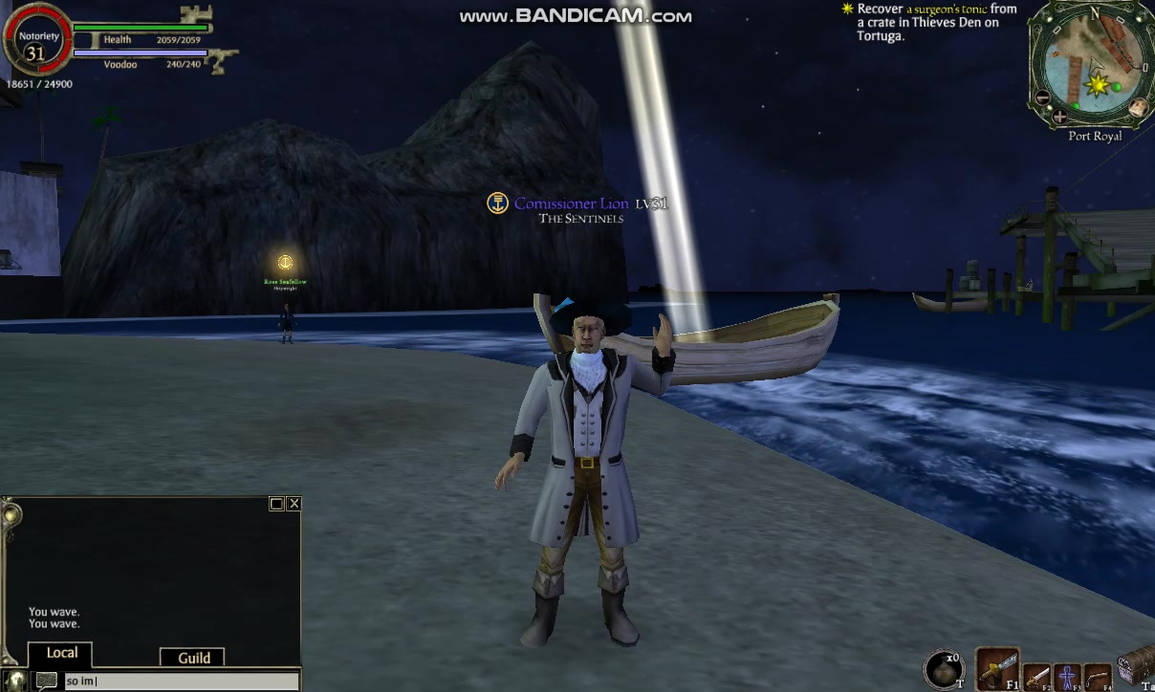Screen dimensions: 1155x692
Task: Click the speech bubble chat icon
Action: tap(46, 681)
